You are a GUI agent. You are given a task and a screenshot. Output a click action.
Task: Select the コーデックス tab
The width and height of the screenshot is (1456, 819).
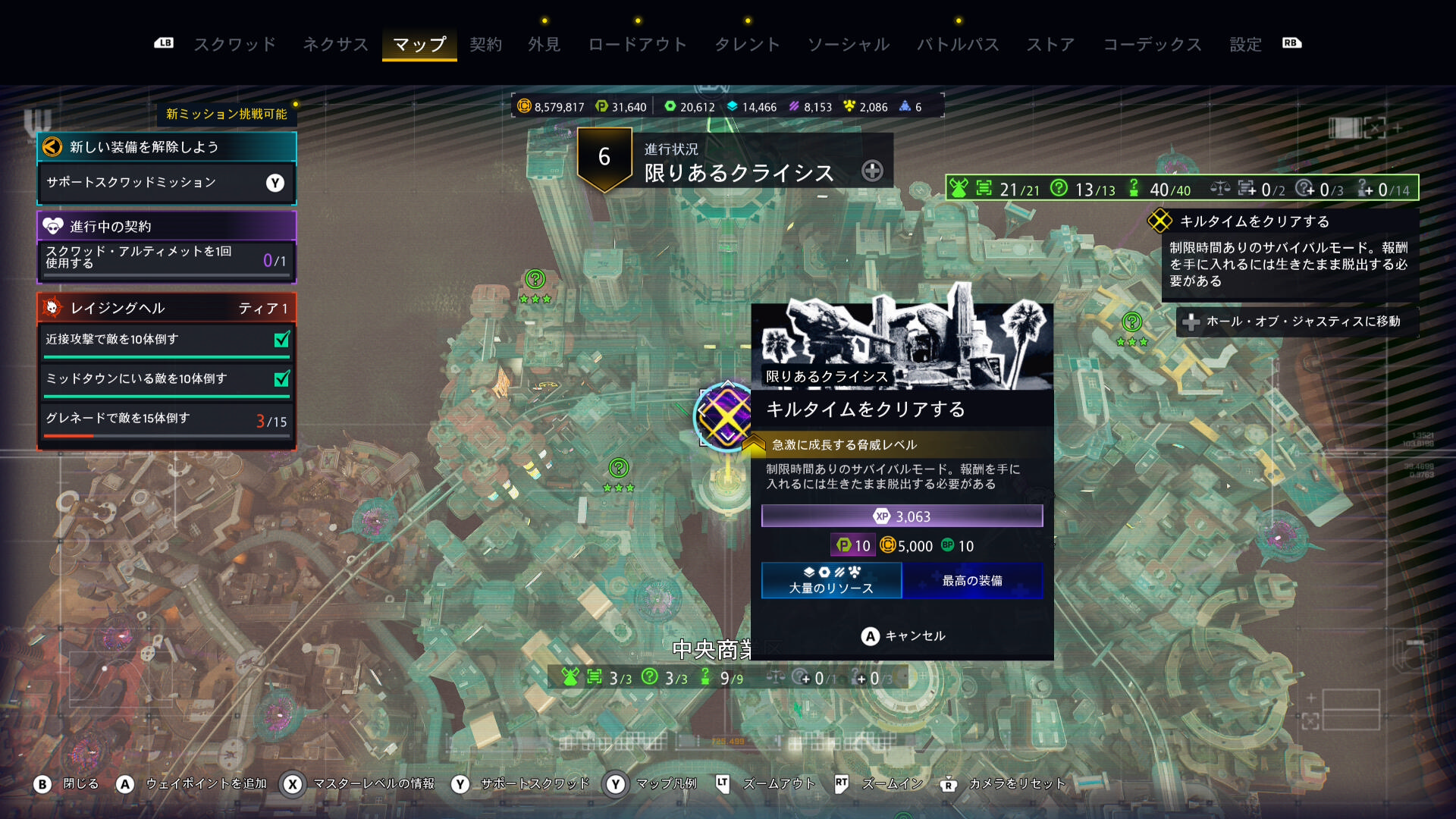pyautogui.click(x=1152, y=45)
